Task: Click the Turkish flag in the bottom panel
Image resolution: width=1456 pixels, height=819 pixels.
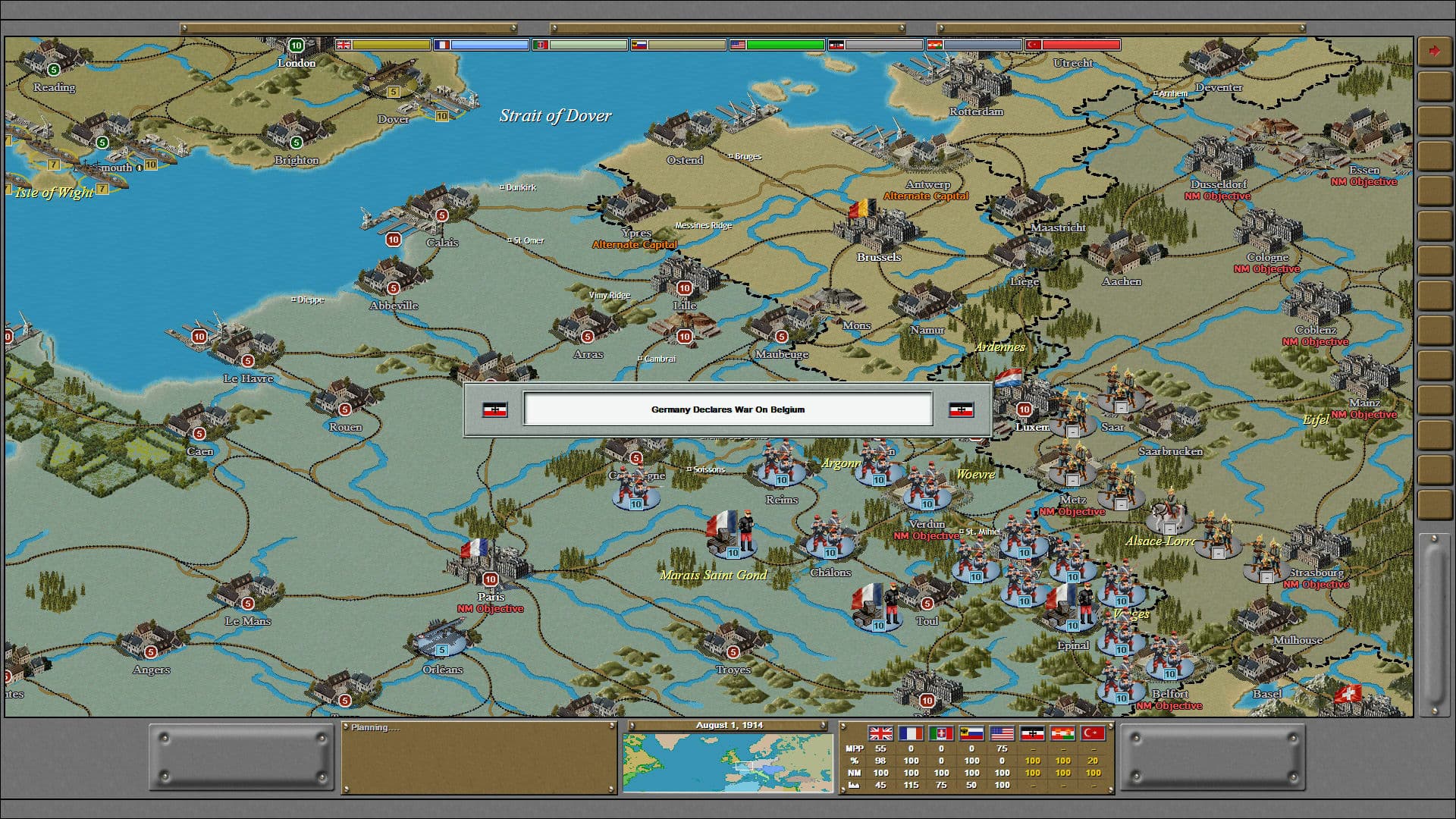Action: 1093,734
